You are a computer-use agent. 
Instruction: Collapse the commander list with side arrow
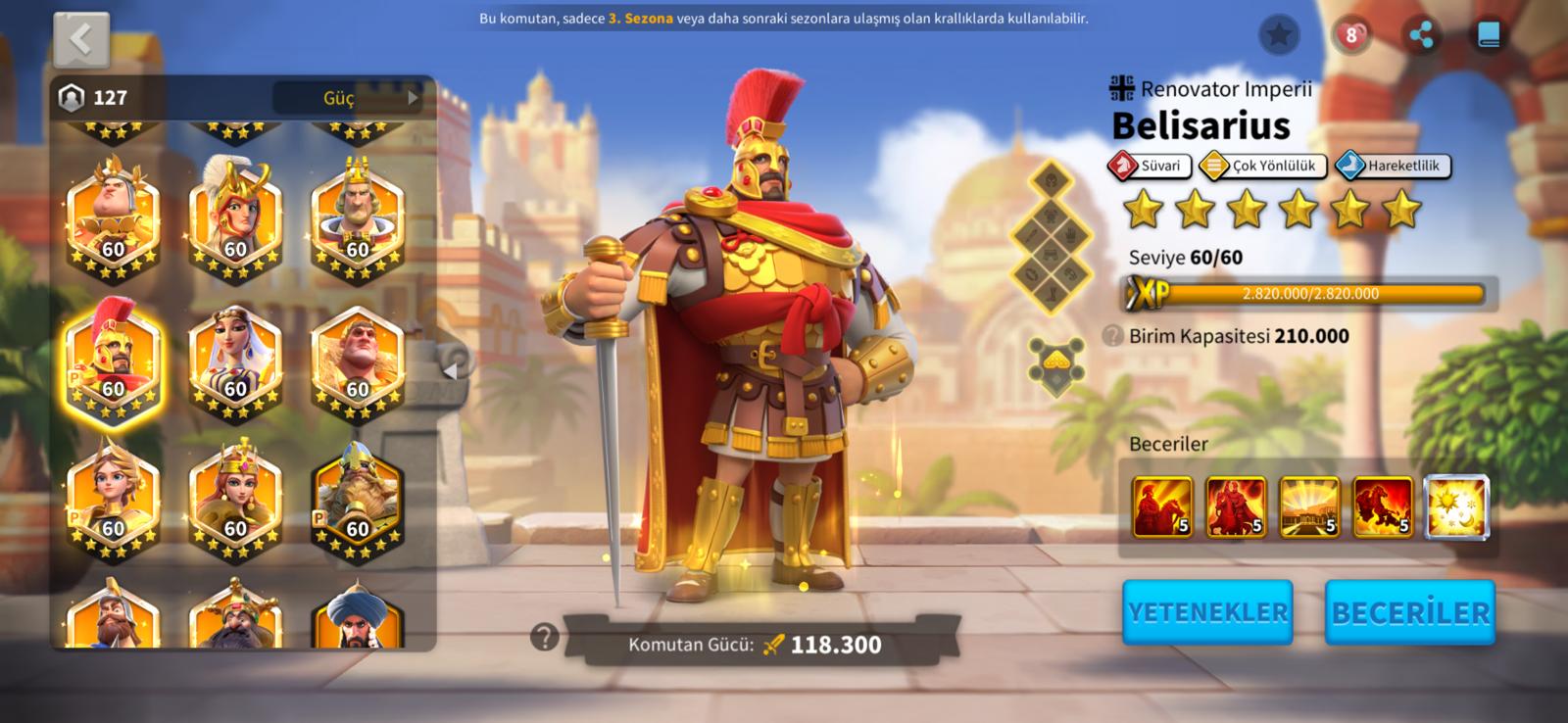[x=452, y=370]
